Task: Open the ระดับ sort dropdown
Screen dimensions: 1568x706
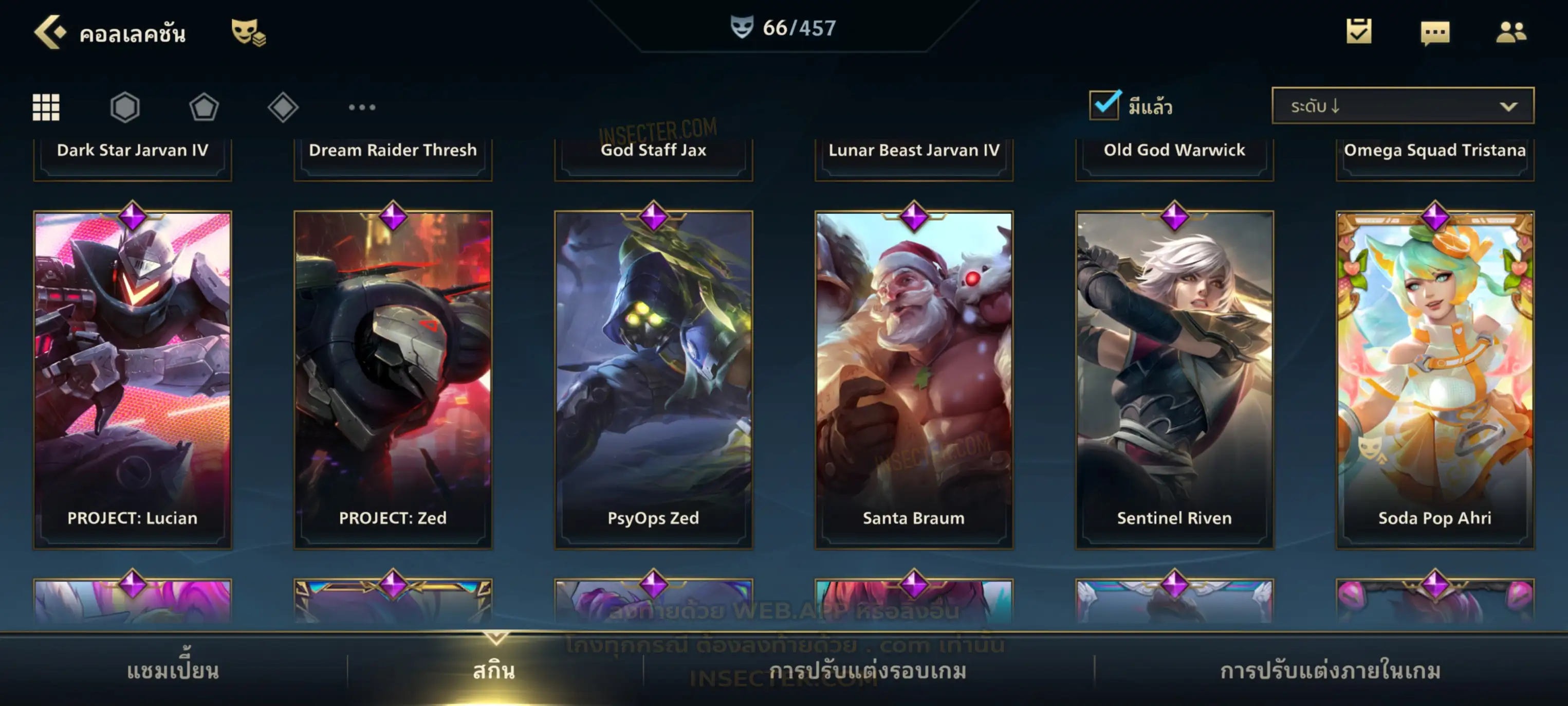Action: (1403, 106)
